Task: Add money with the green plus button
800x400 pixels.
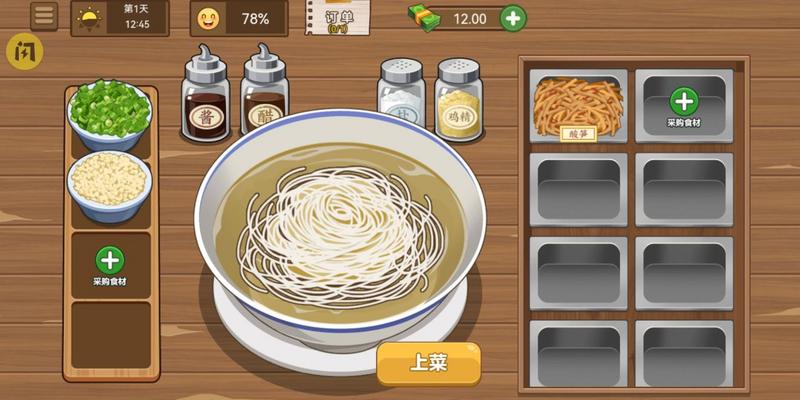Action: click(512, 17)
